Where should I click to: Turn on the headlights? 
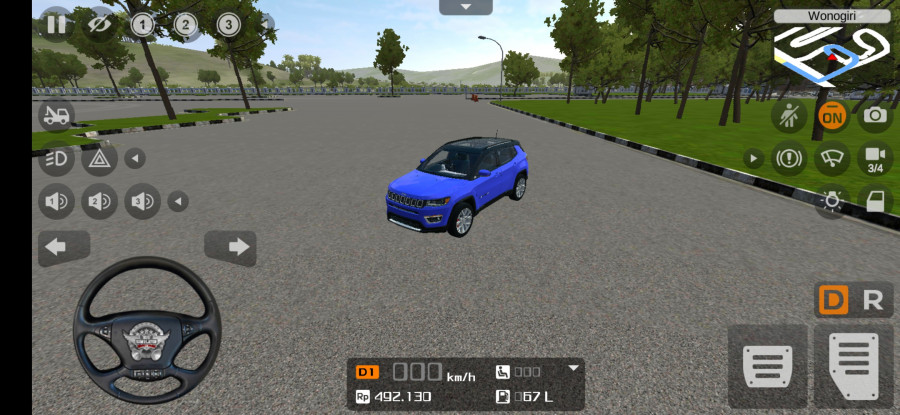point(56,158)
